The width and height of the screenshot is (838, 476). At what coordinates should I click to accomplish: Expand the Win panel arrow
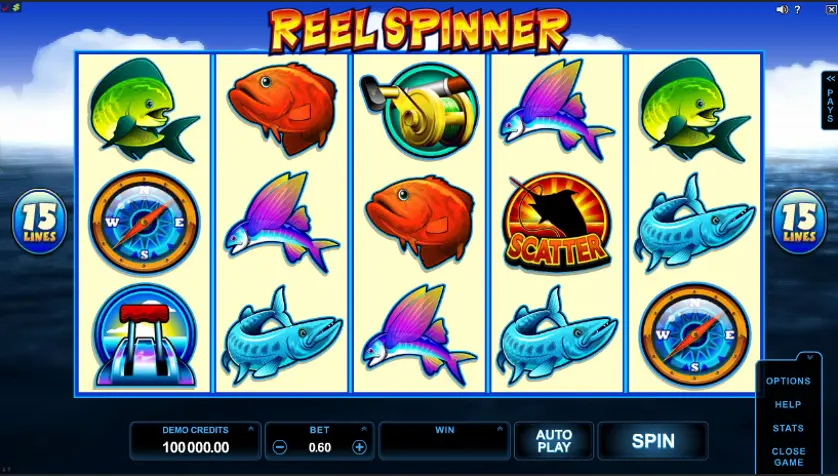pos(502,427)
